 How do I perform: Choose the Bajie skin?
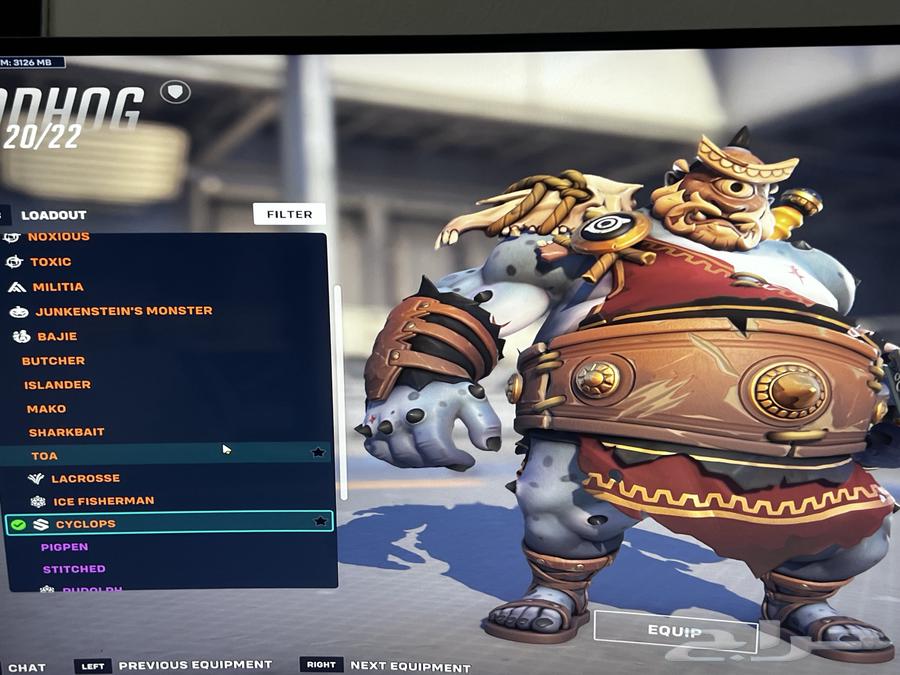tap(57, 337)
